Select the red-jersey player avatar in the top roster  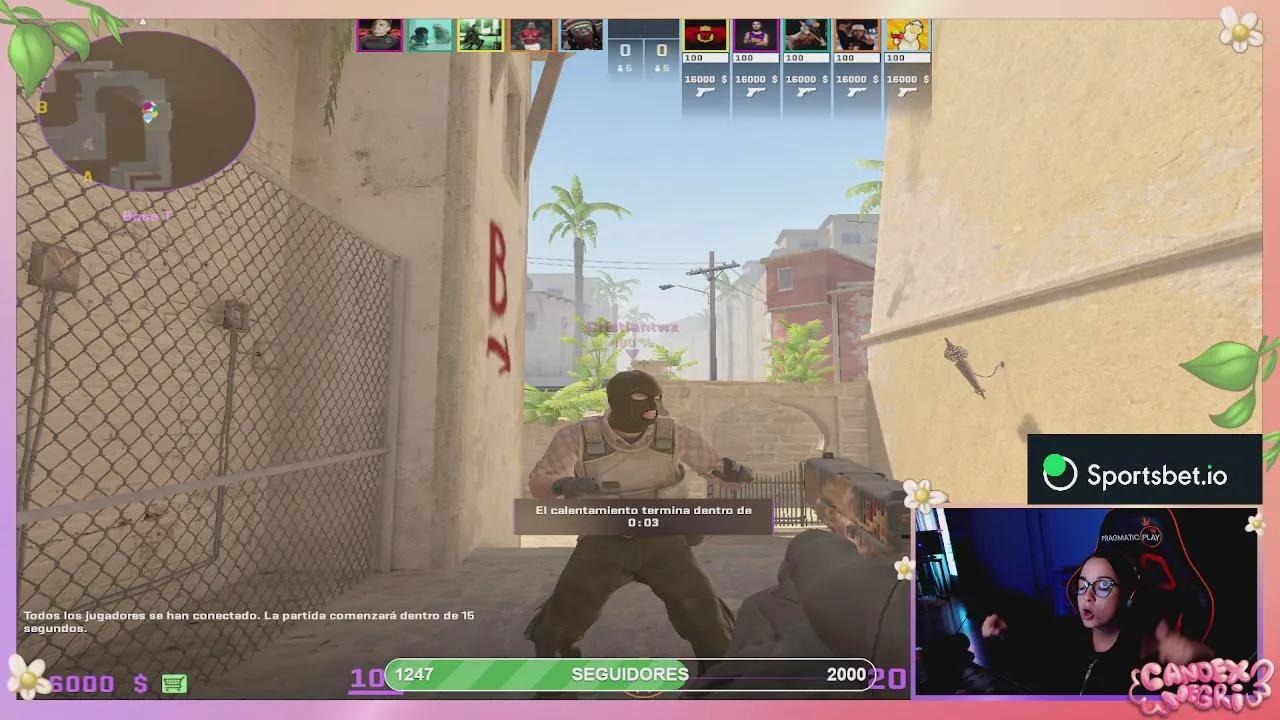click(x=532, y=34)
